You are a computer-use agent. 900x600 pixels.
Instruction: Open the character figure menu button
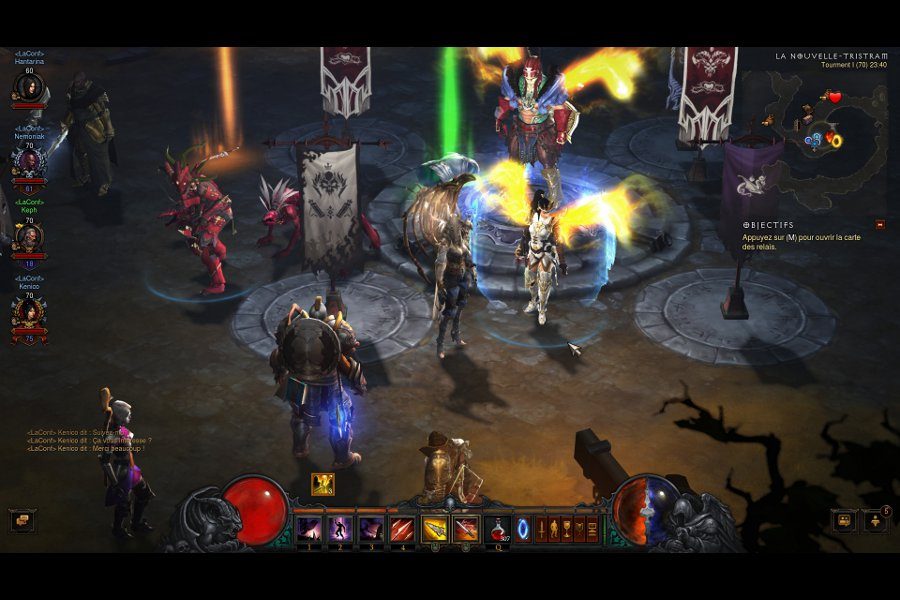pyautogui.click(x=555, y=529)
